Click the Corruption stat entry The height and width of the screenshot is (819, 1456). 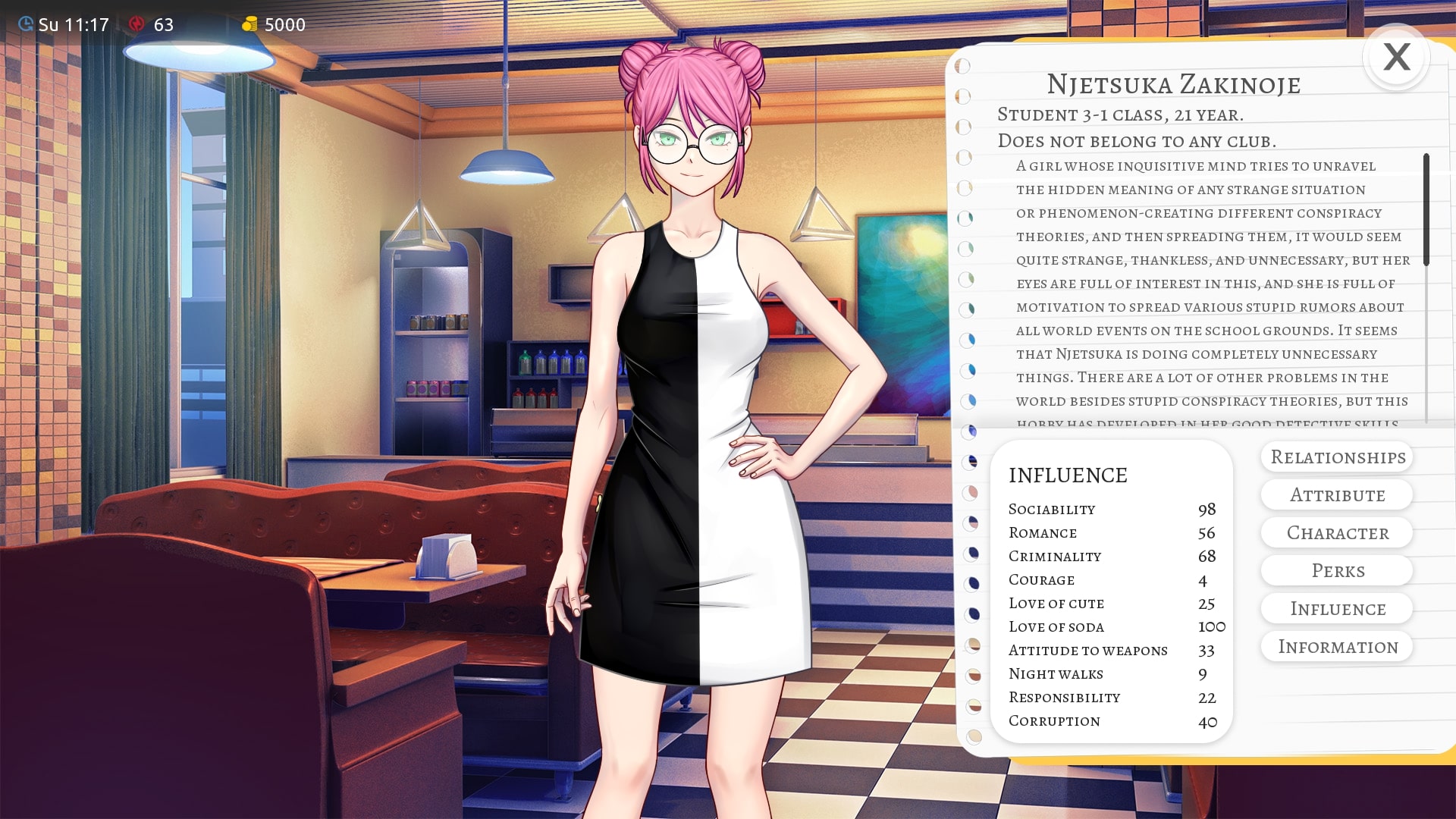(1054, 720)
